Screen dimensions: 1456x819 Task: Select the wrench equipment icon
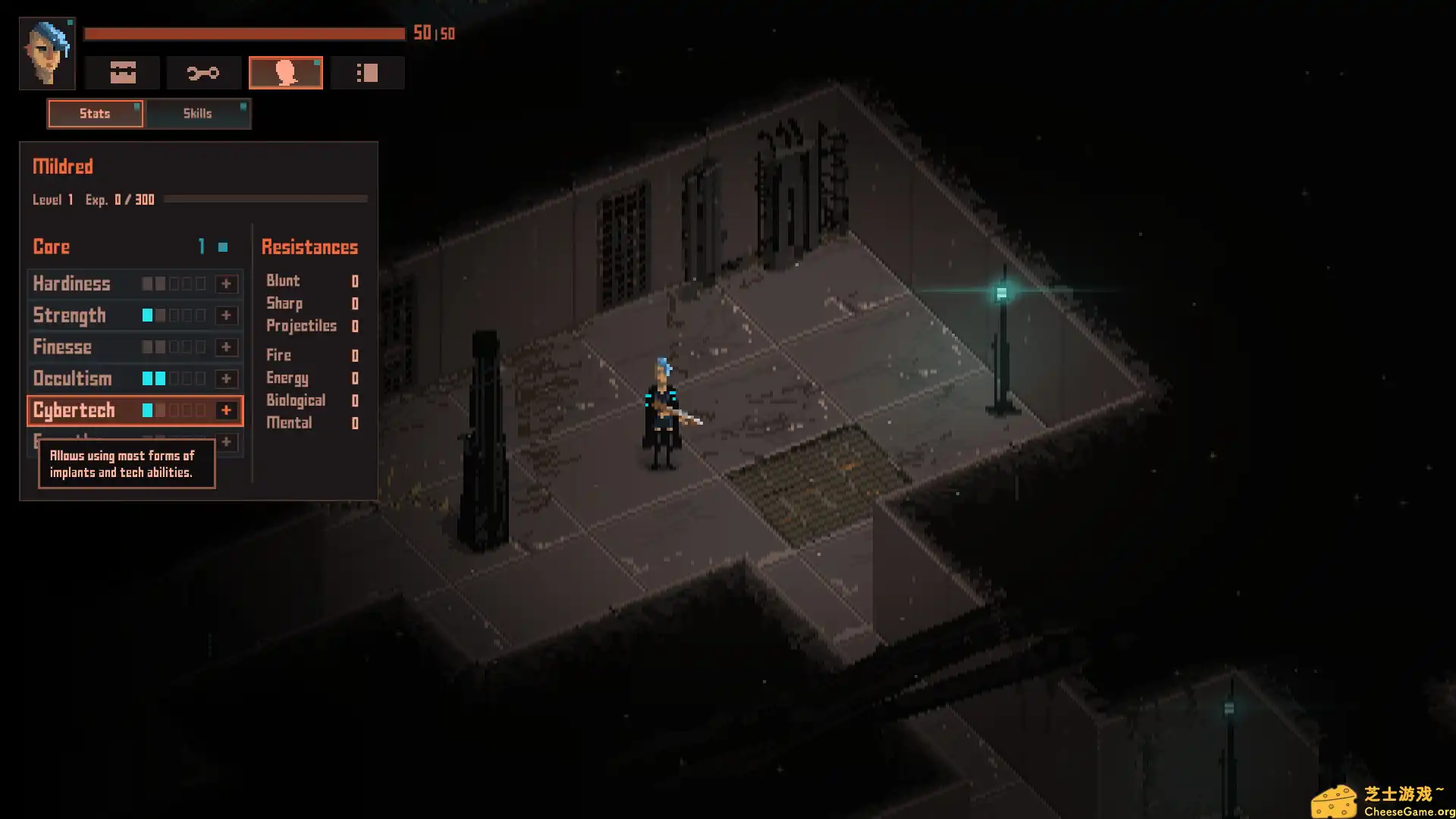pos(204,72)
